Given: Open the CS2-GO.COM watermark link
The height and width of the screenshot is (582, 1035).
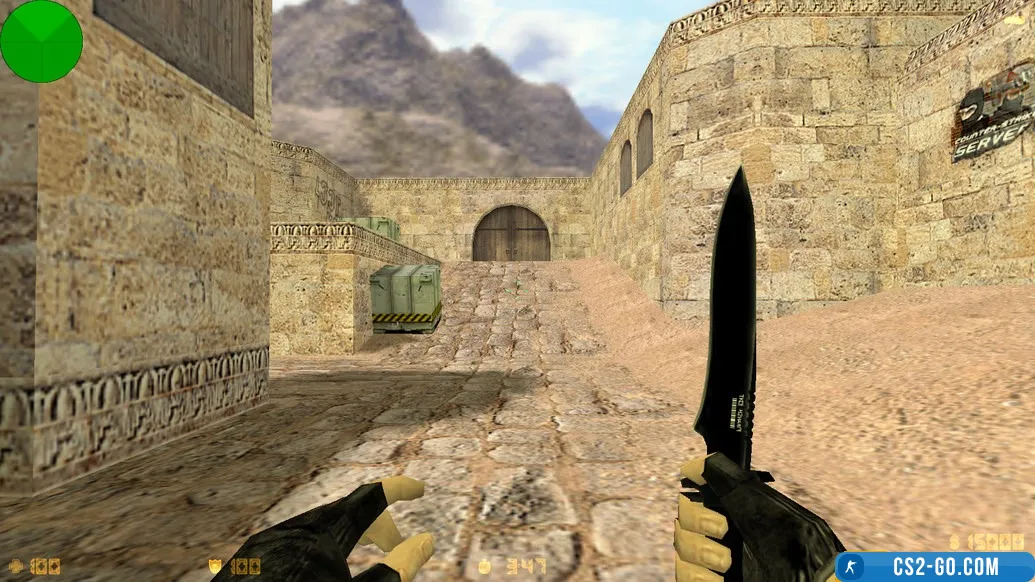Looking at the screenshot, I should (x=935, y=567).
